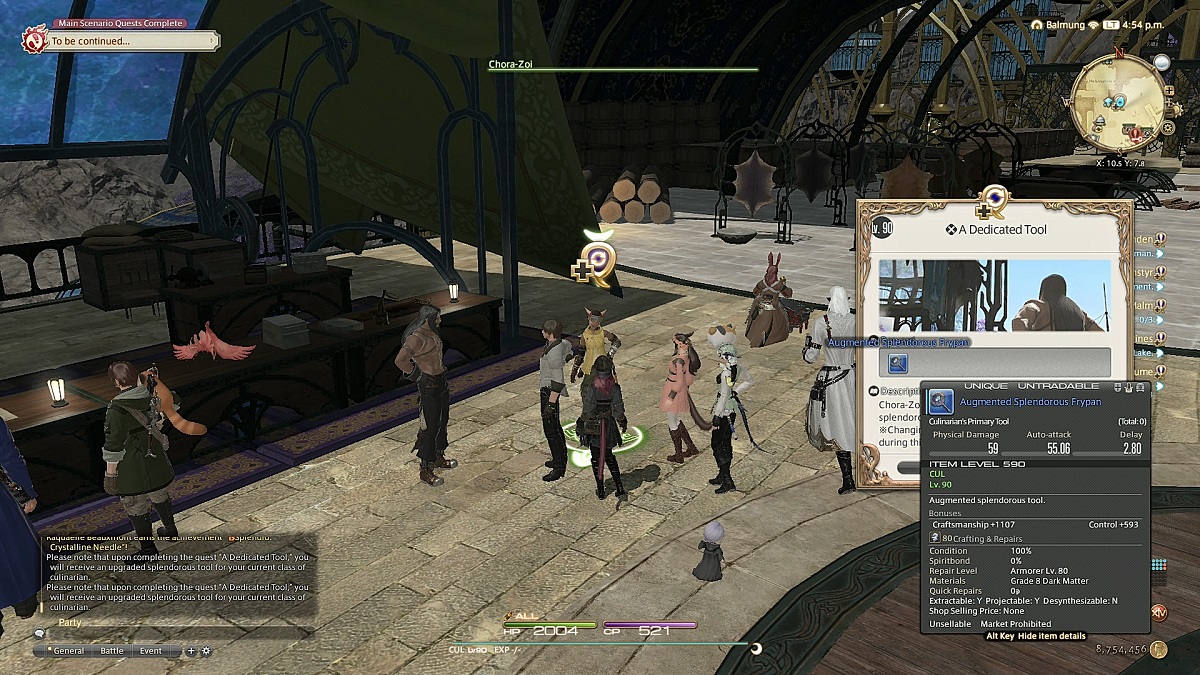
Task: Select the Augmented Splendorous Frypan reward icon
Action: [x=897, y=364]
